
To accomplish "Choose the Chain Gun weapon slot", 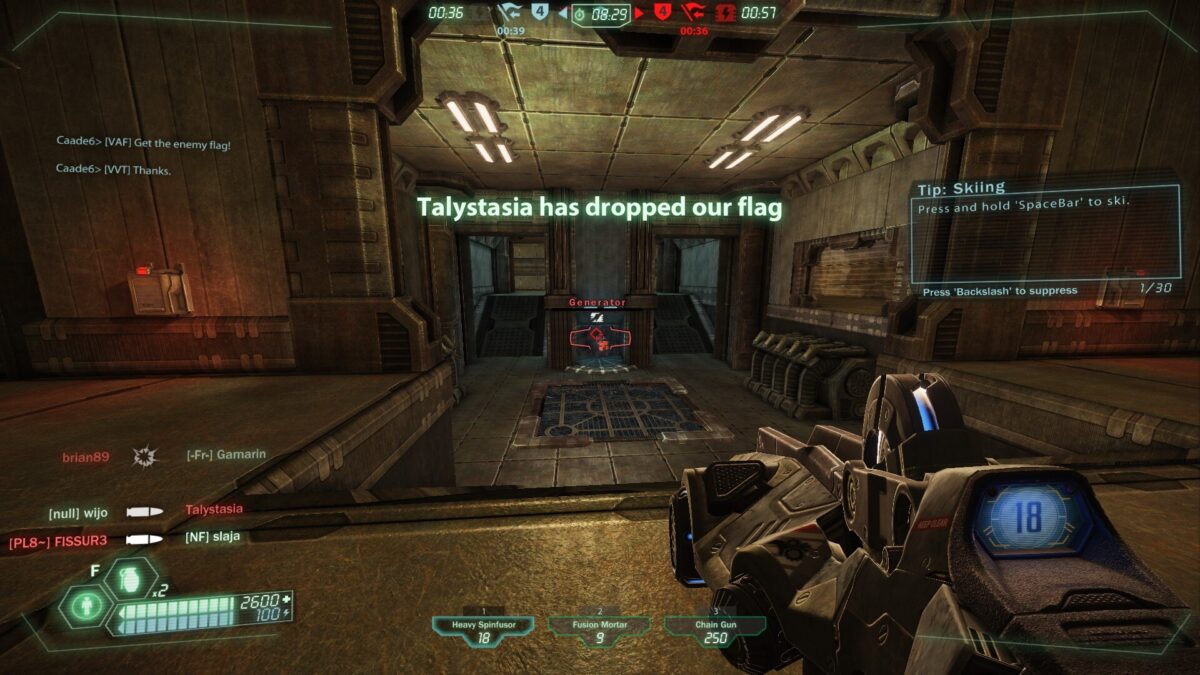I will (715, 630).
